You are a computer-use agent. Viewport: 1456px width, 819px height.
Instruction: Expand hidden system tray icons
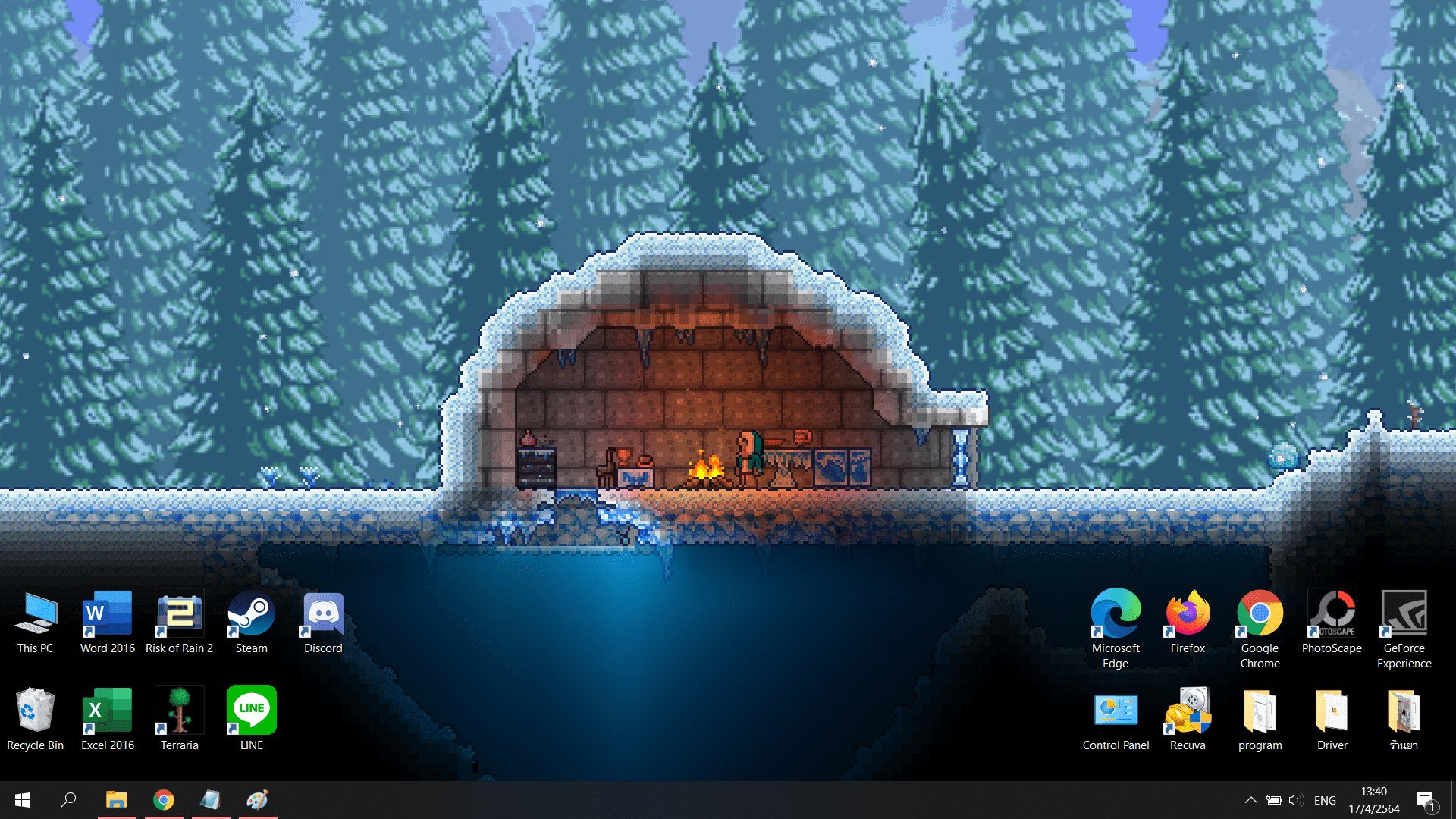coord(1251,799)
